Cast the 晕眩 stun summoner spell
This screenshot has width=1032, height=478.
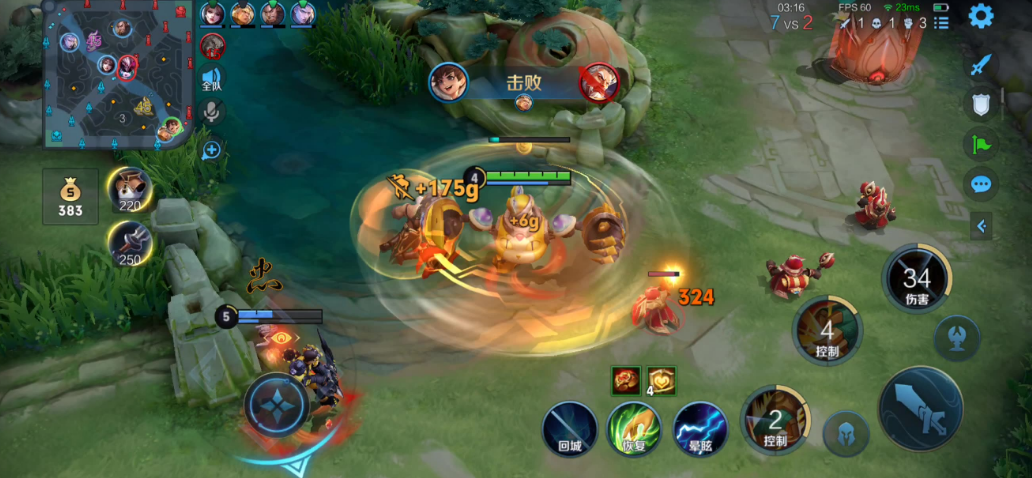[x=699, y=430]
